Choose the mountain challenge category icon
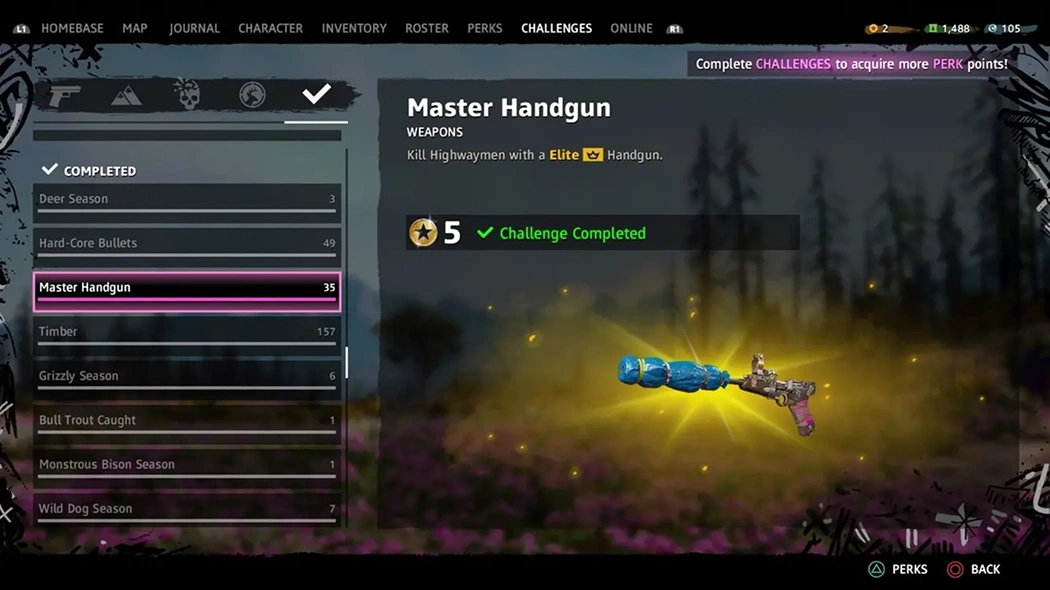This screenshot has width=1050, height=590. click(x=126, y=95)
